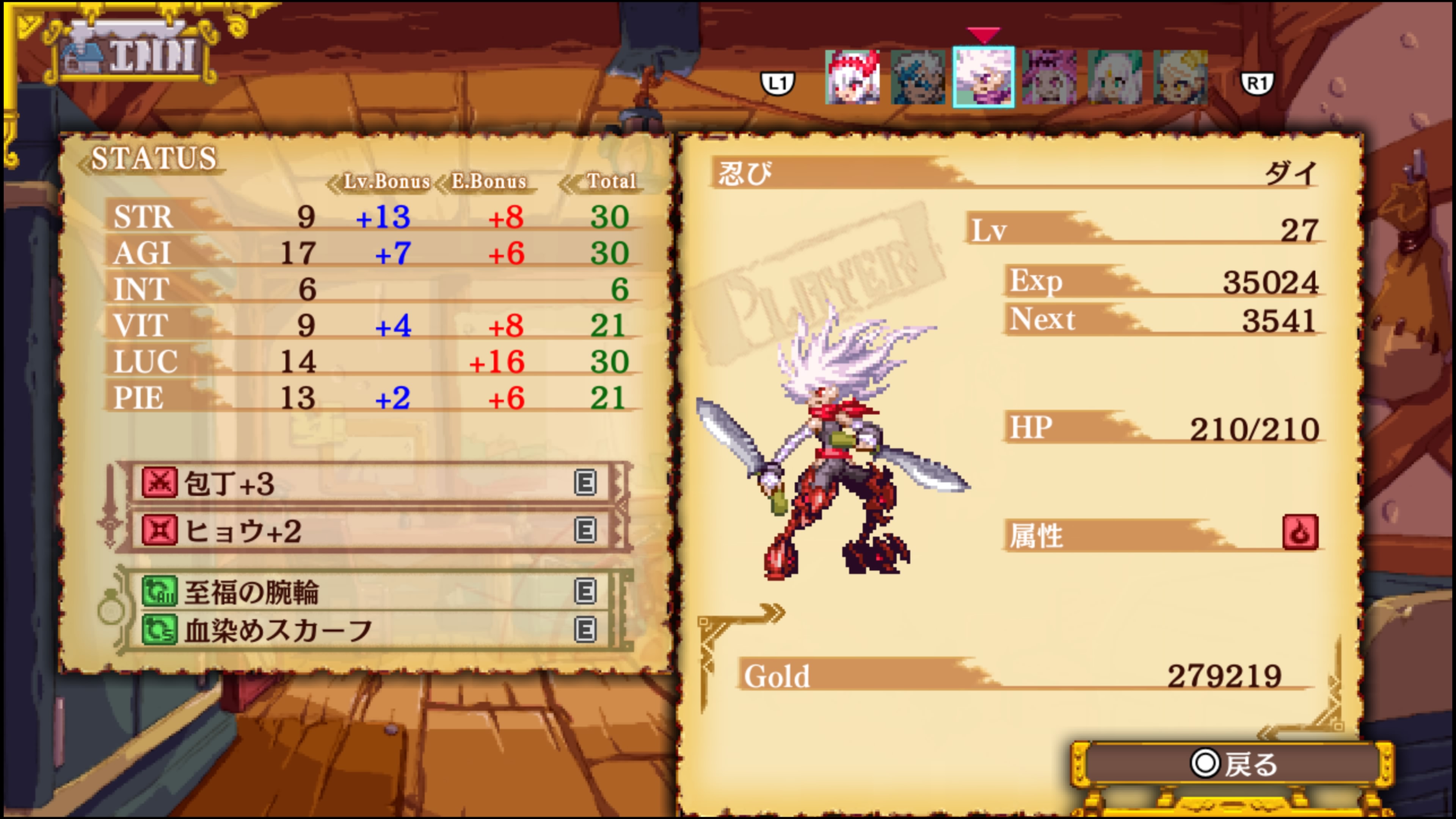Choose the pink-haired party member portrait
Viewport: 1456px width, 819px height.
tap(1049, 77)
